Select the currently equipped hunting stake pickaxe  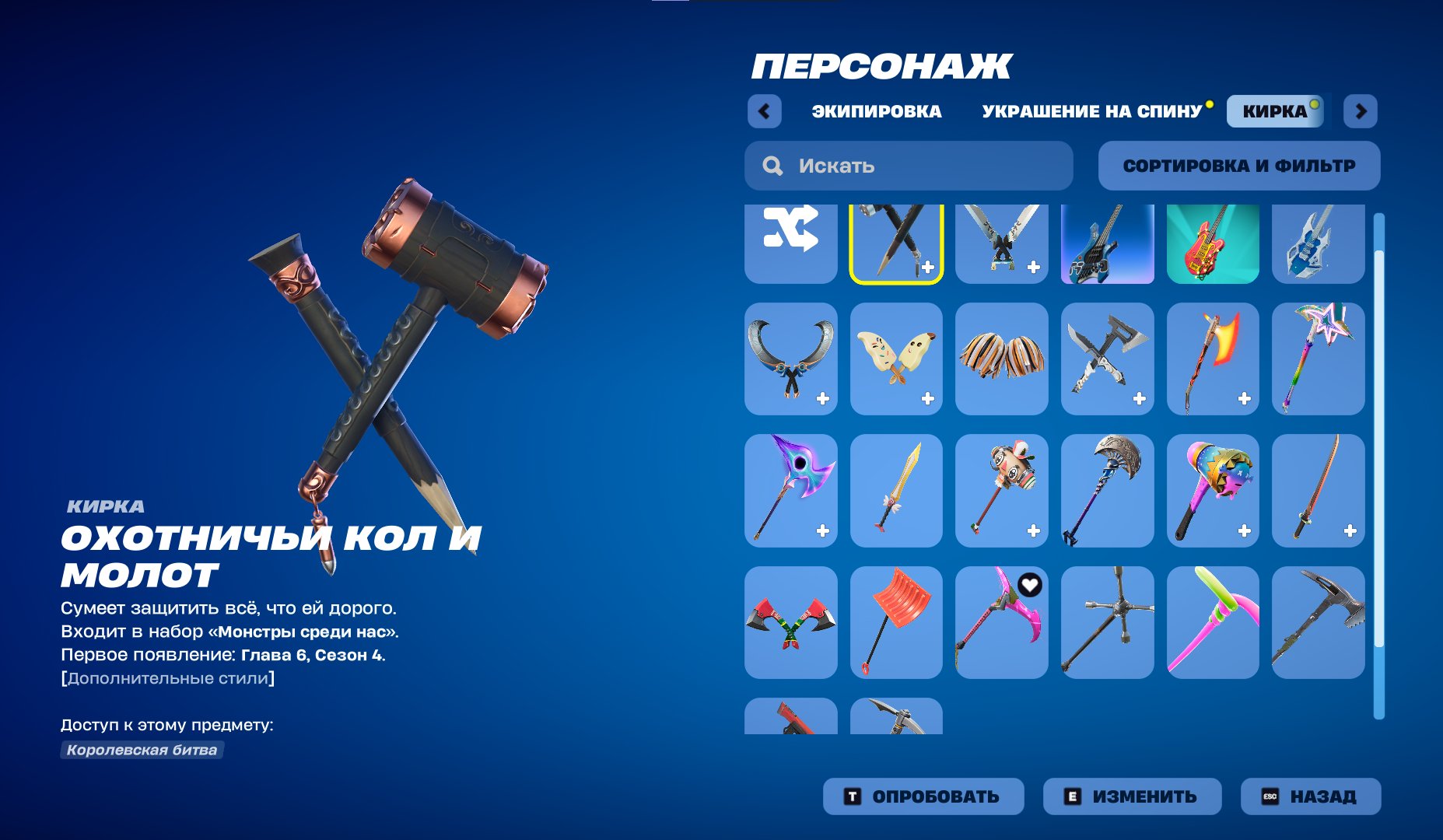pyautogui.click(x=896, y=243)
